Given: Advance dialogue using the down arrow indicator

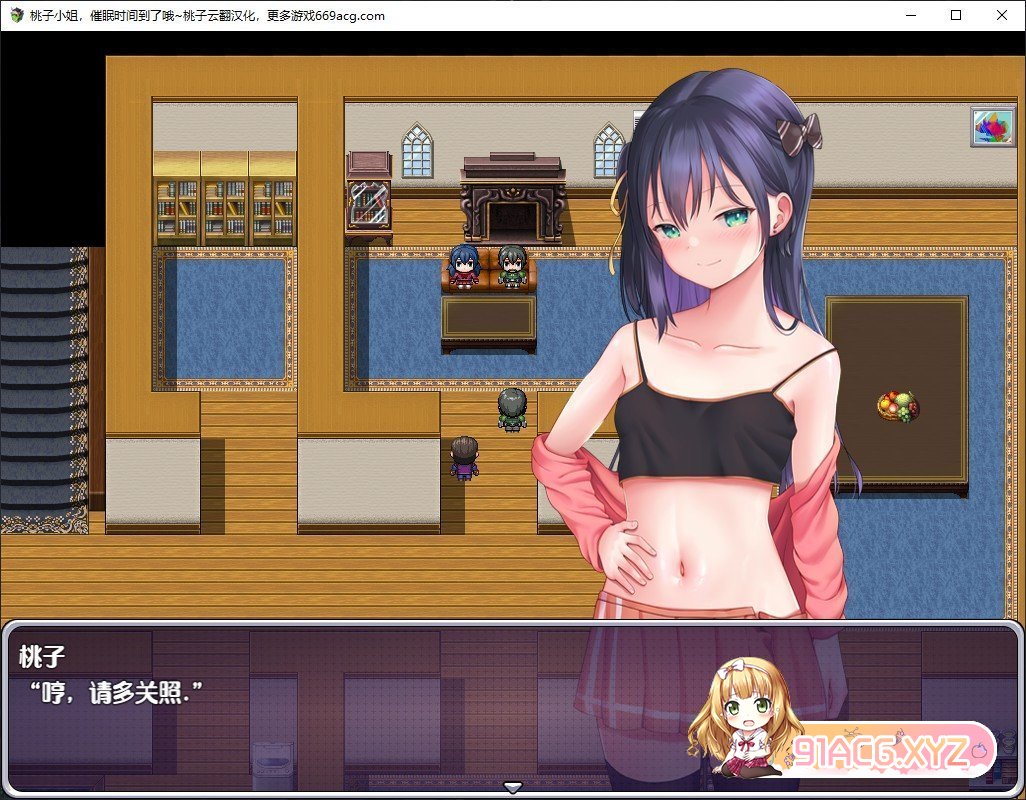Looking at the screenshot, I should tap(513, 787).
